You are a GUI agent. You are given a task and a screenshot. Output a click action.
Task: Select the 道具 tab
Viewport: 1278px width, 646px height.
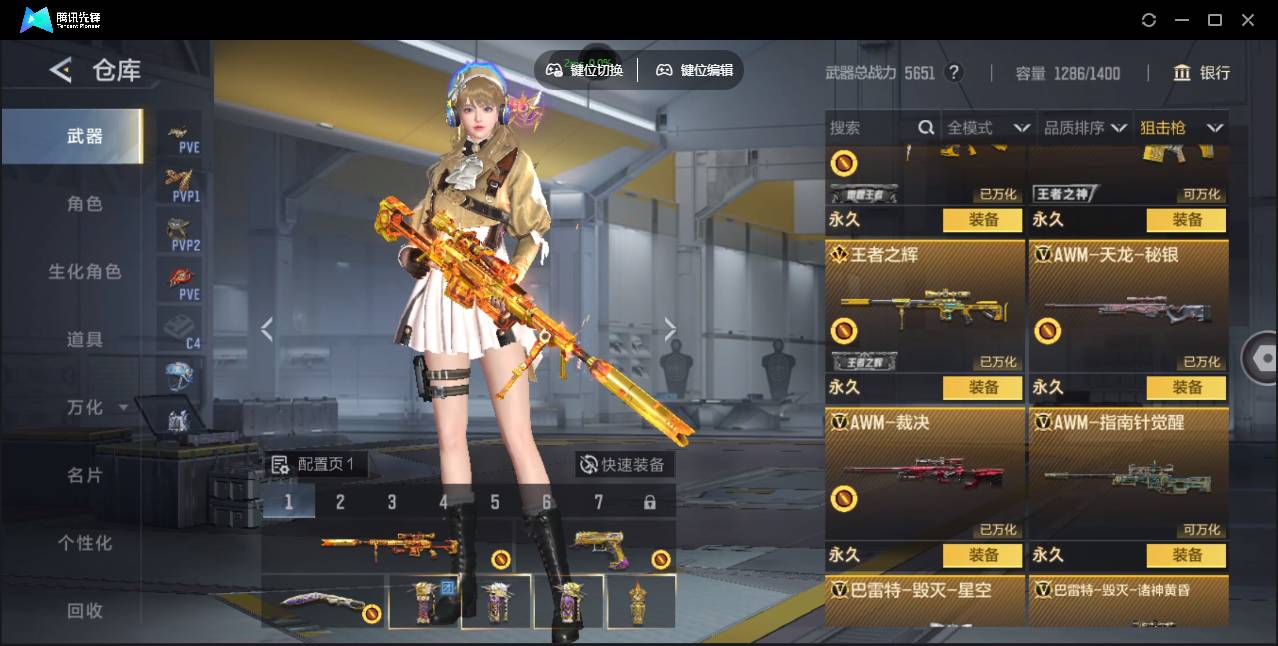tap(85, 340)
